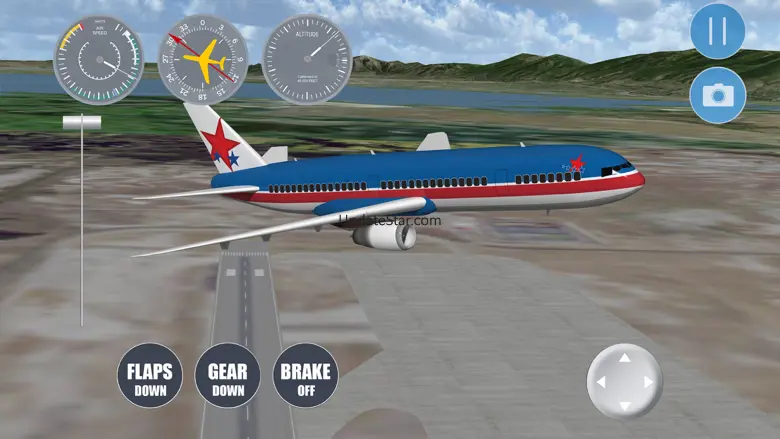Screen dimensions: 780x439
Task: Tap the left arrow on the directional pad
Action: (x=600, y=382)
